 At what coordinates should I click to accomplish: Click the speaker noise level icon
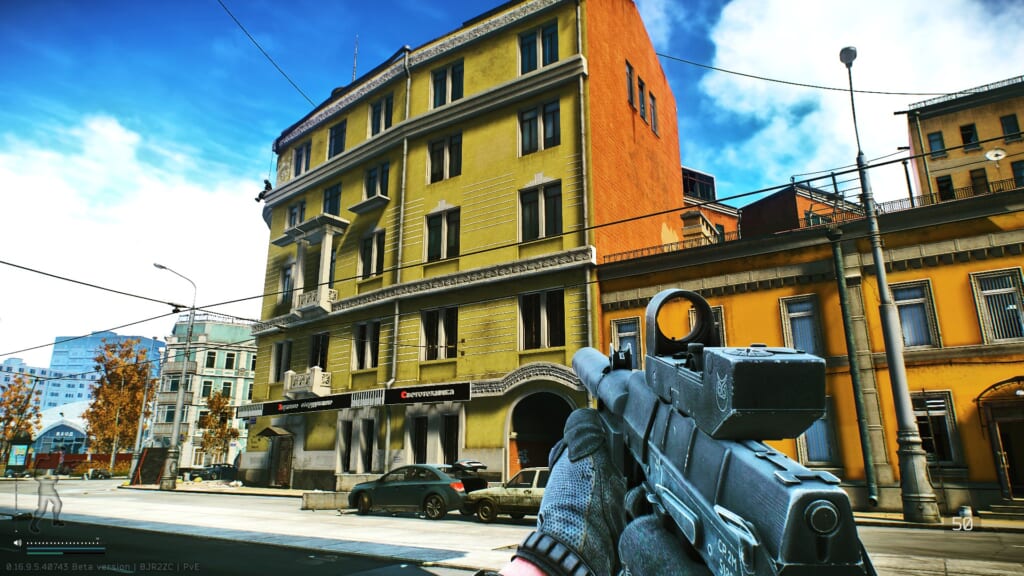click(x=18, y=543)
